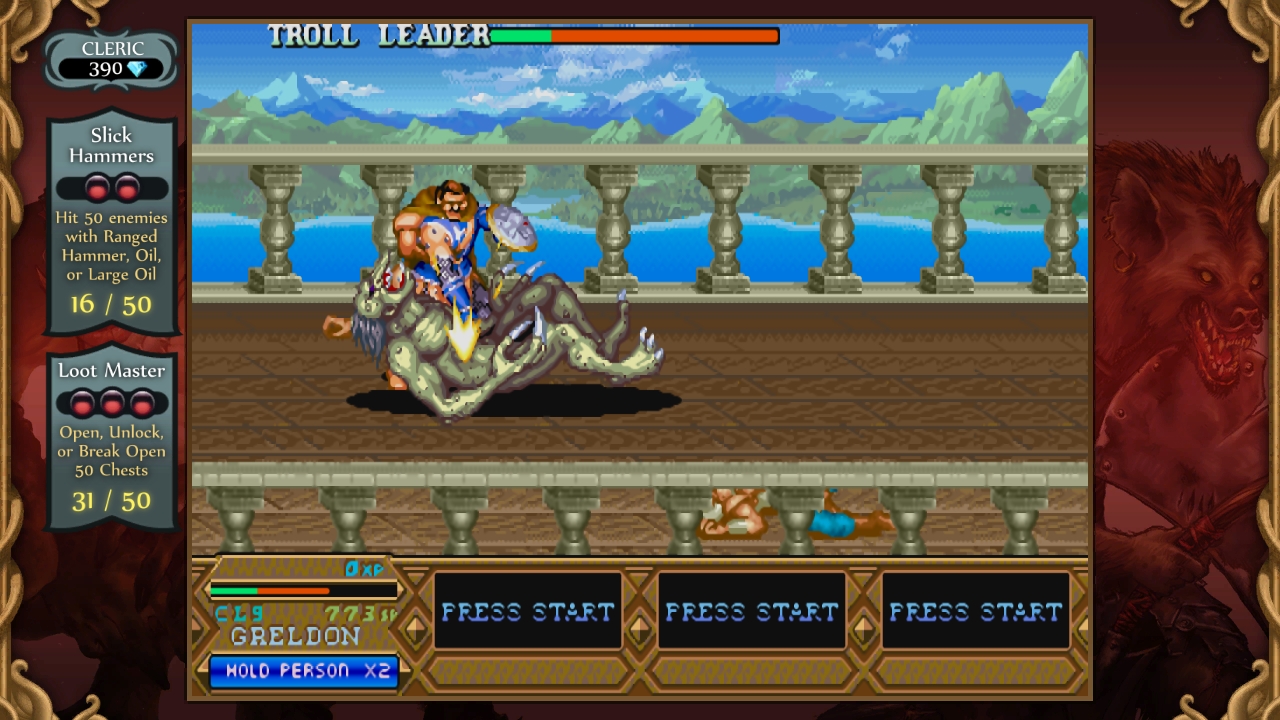Click the Troll Leader health bar
Screen dimensions: 1280x720
635,35
